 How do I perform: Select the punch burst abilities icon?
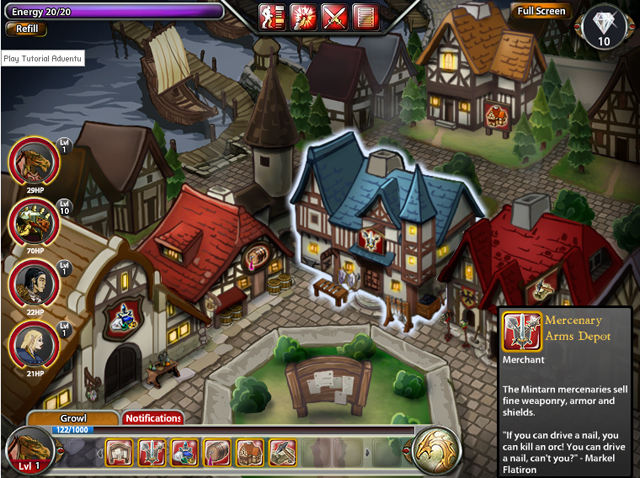click(x=303, y=16)
